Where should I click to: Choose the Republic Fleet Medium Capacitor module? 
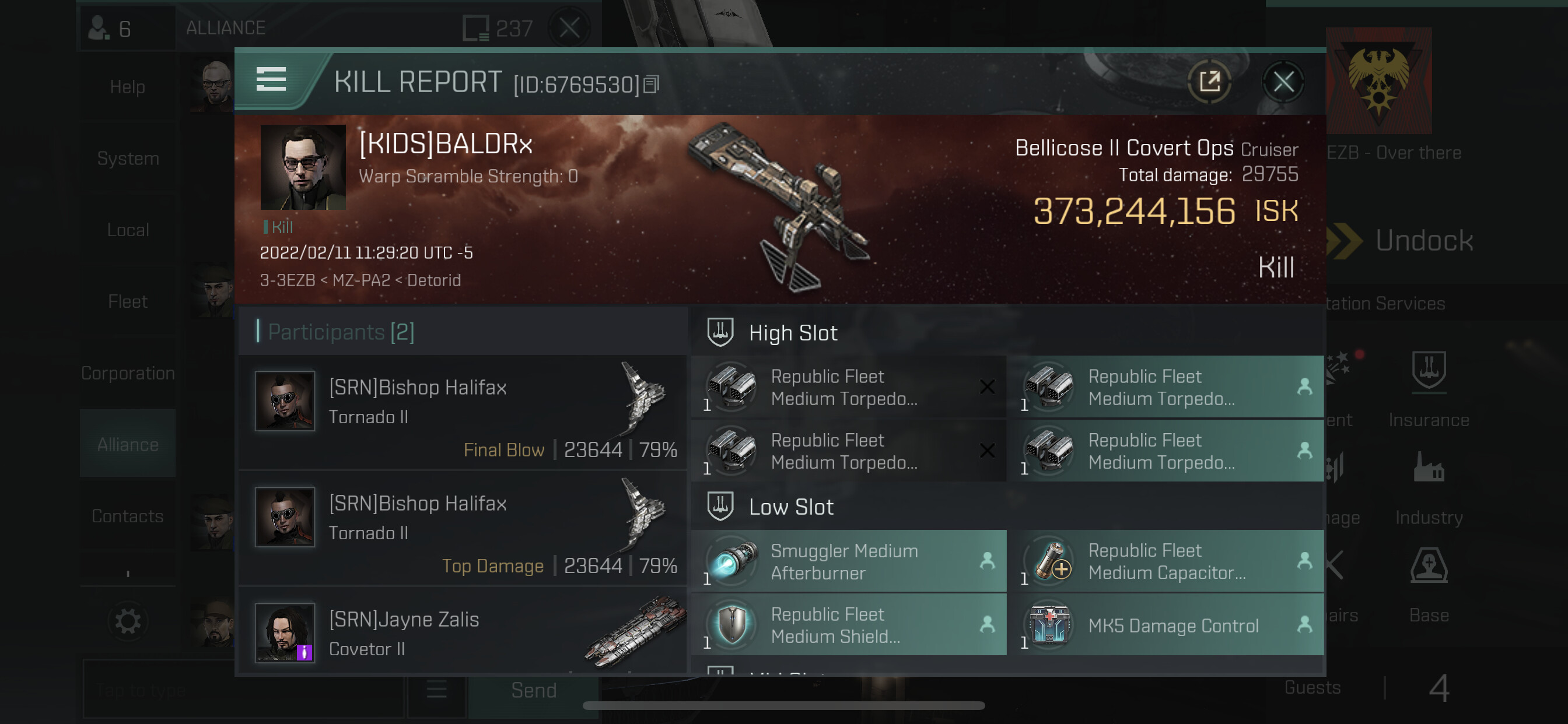1165,561
